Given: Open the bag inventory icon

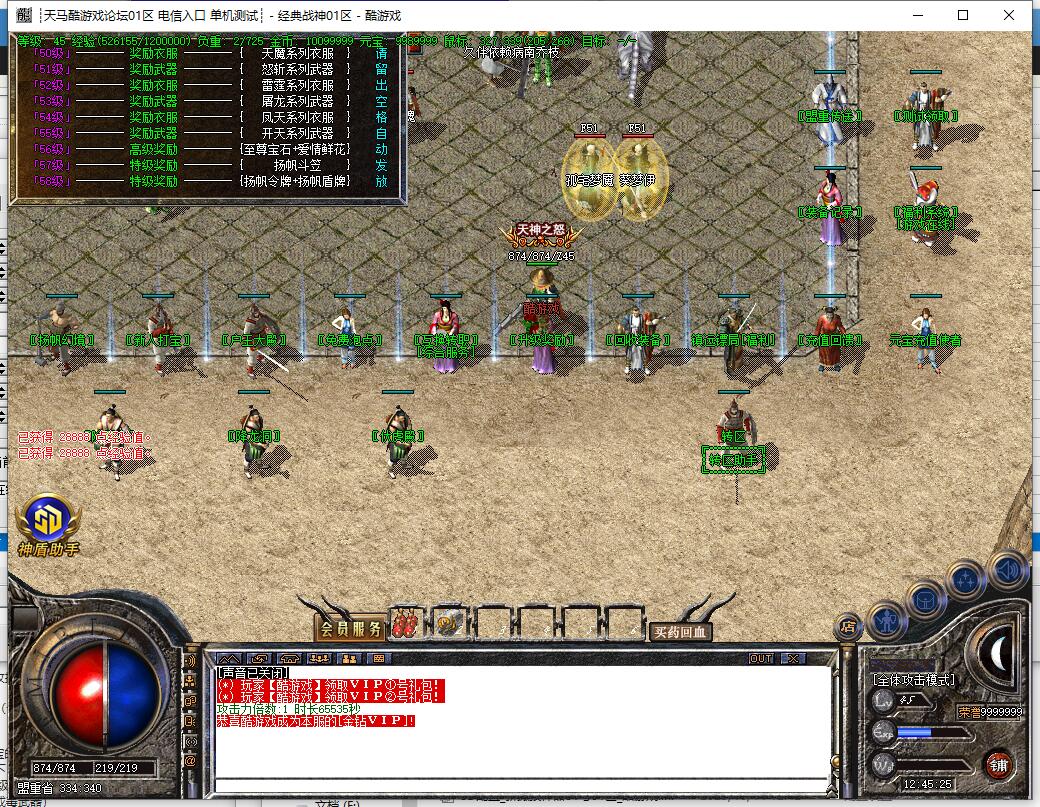Looking at the screenshot, I should [927, 599].
